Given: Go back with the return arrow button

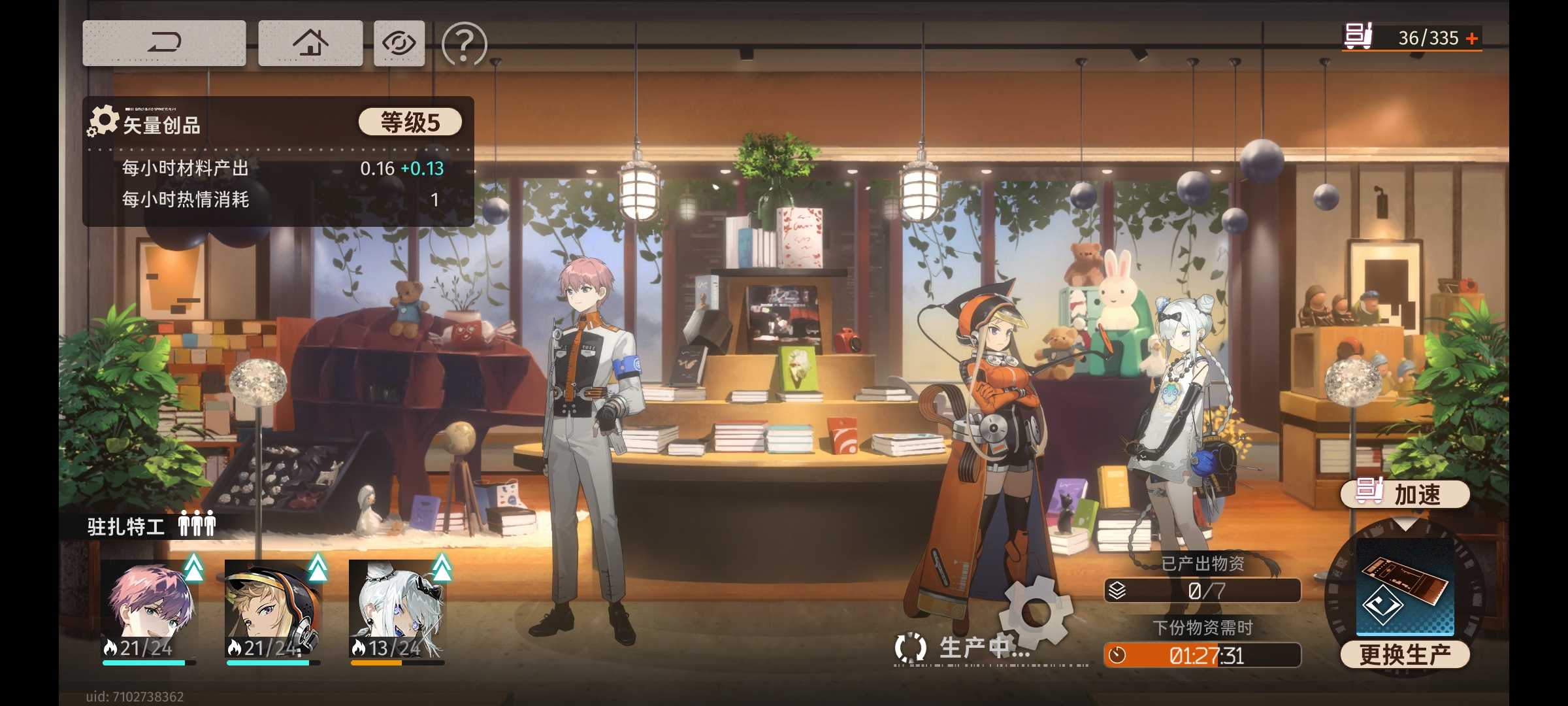Looking at the screenshot, I should coord(164,43).
